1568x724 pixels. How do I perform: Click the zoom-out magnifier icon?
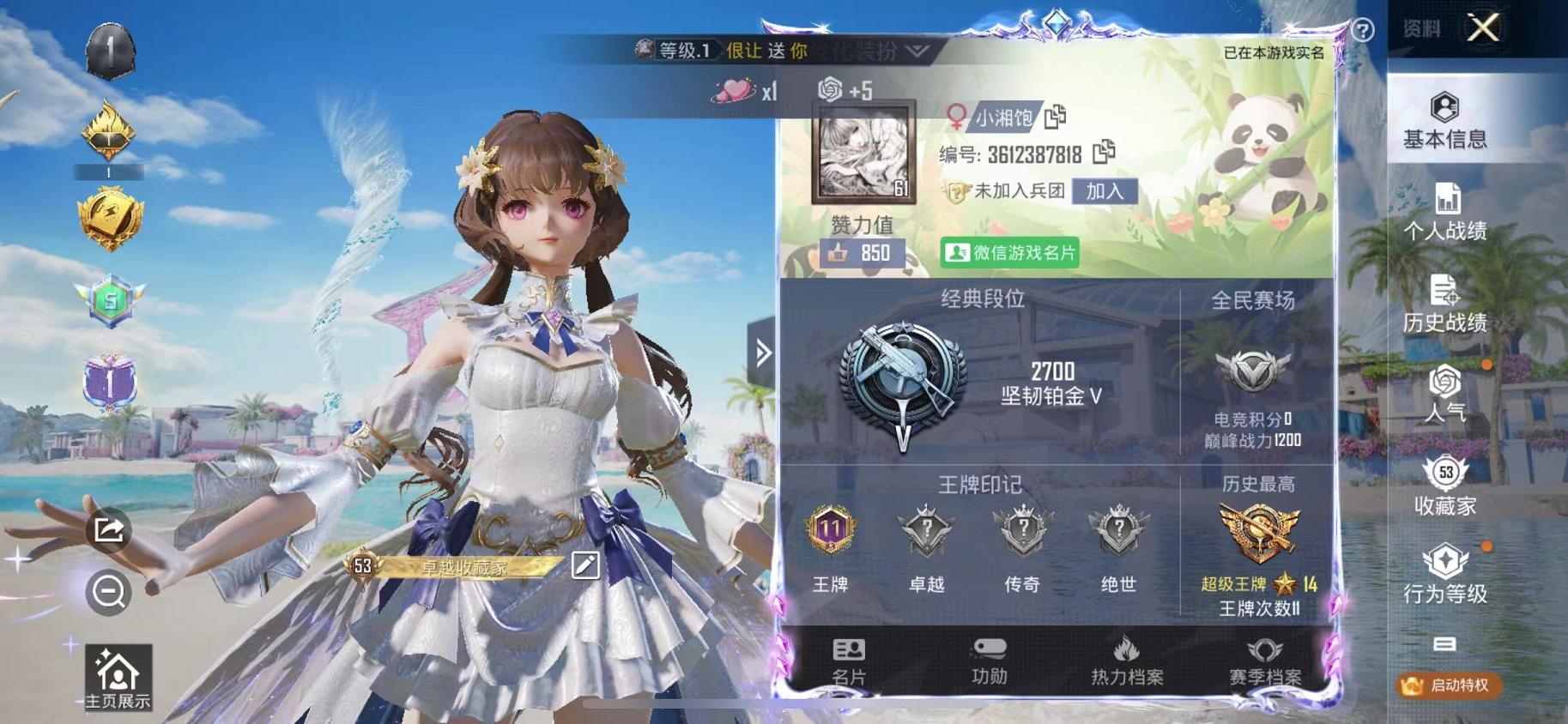110,593
